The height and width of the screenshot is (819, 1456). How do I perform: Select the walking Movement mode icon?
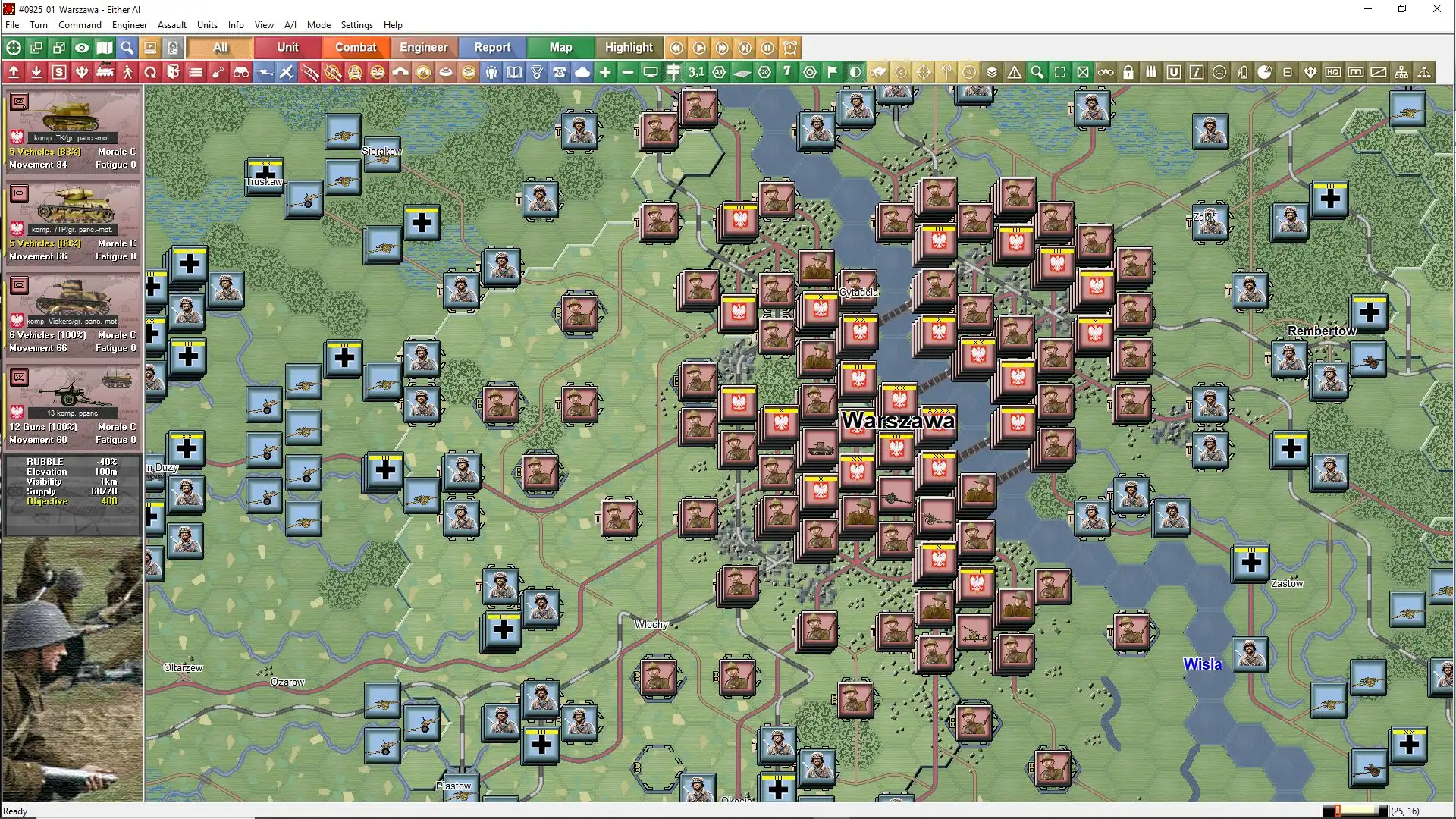click(x=126, y=72)
